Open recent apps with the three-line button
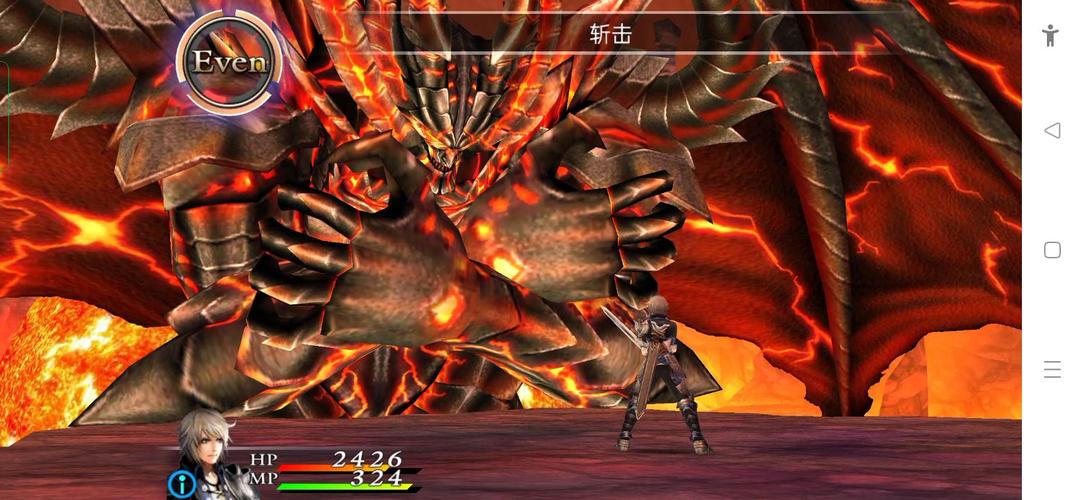The image size is (1083, 500). [x=1051, y=370]
